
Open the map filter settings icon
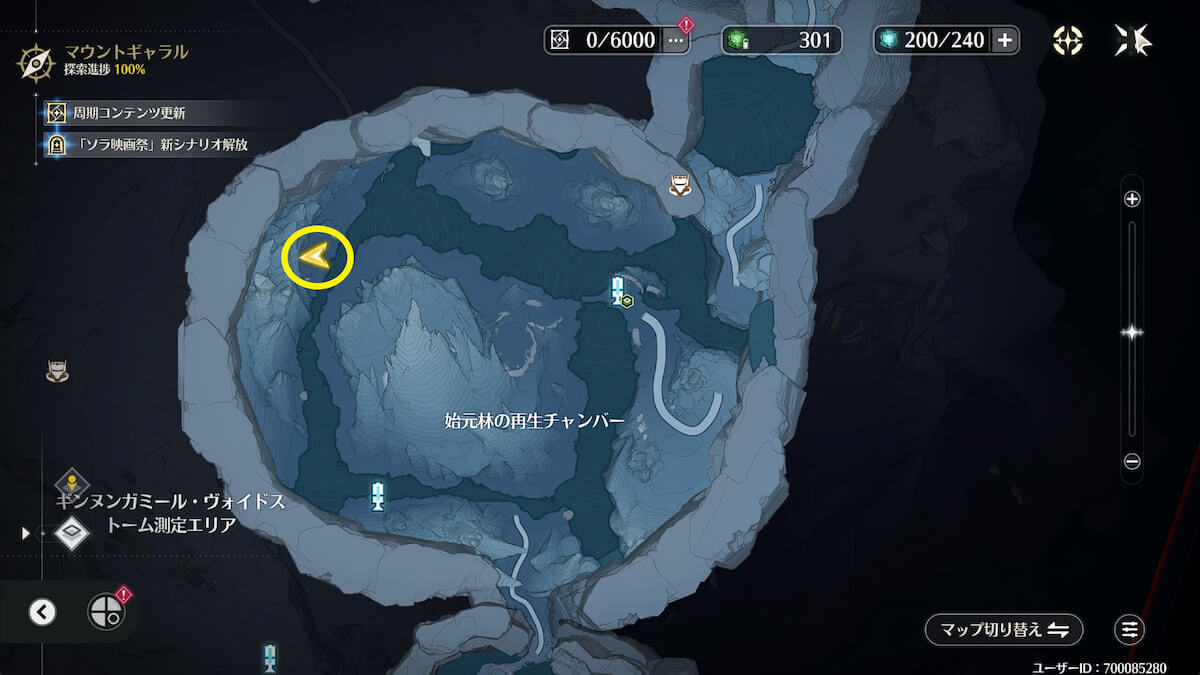(x=1130, y=629)
